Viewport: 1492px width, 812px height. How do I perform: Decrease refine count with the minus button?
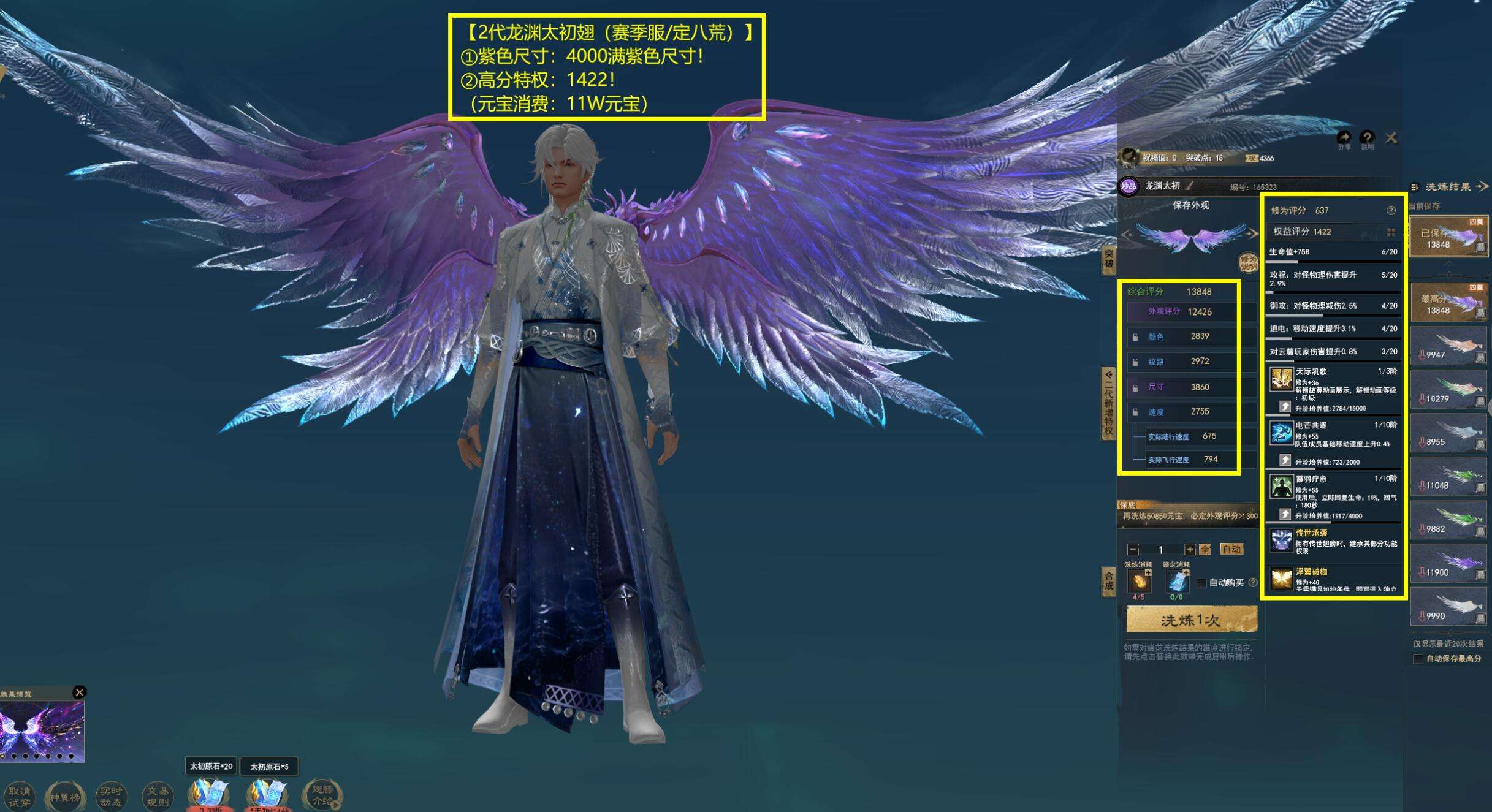pos(1133,549)
